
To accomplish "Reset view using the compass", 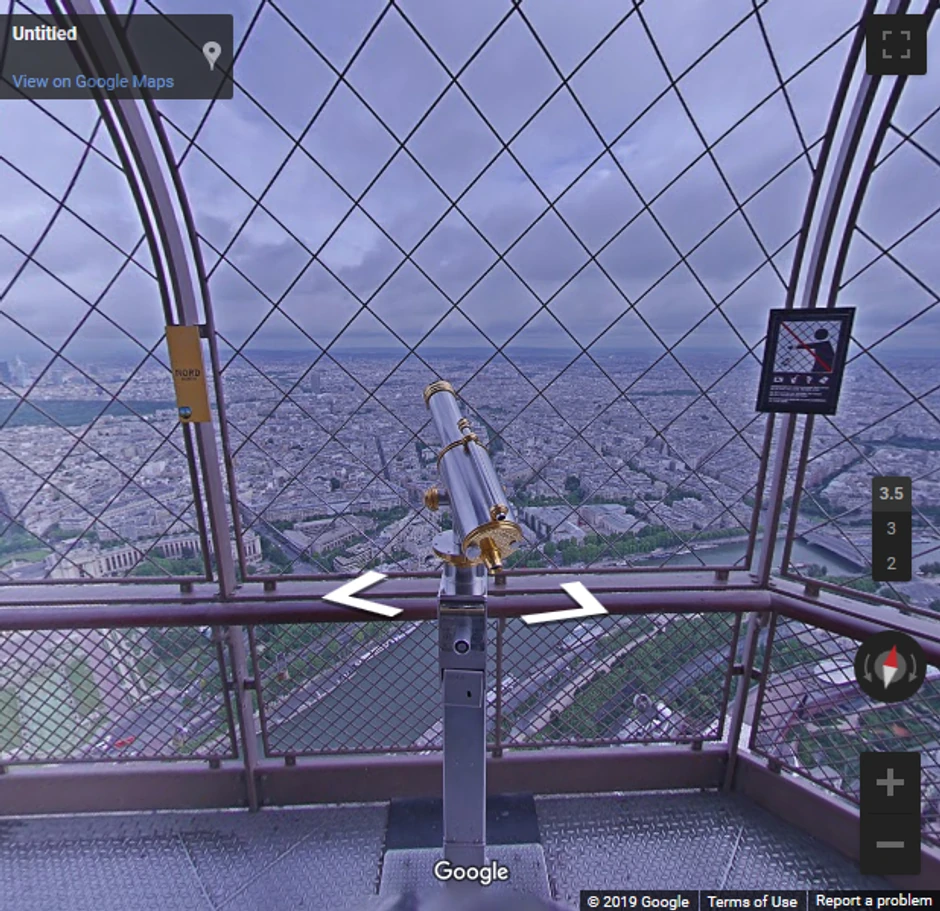I will (x=889, y=667).
